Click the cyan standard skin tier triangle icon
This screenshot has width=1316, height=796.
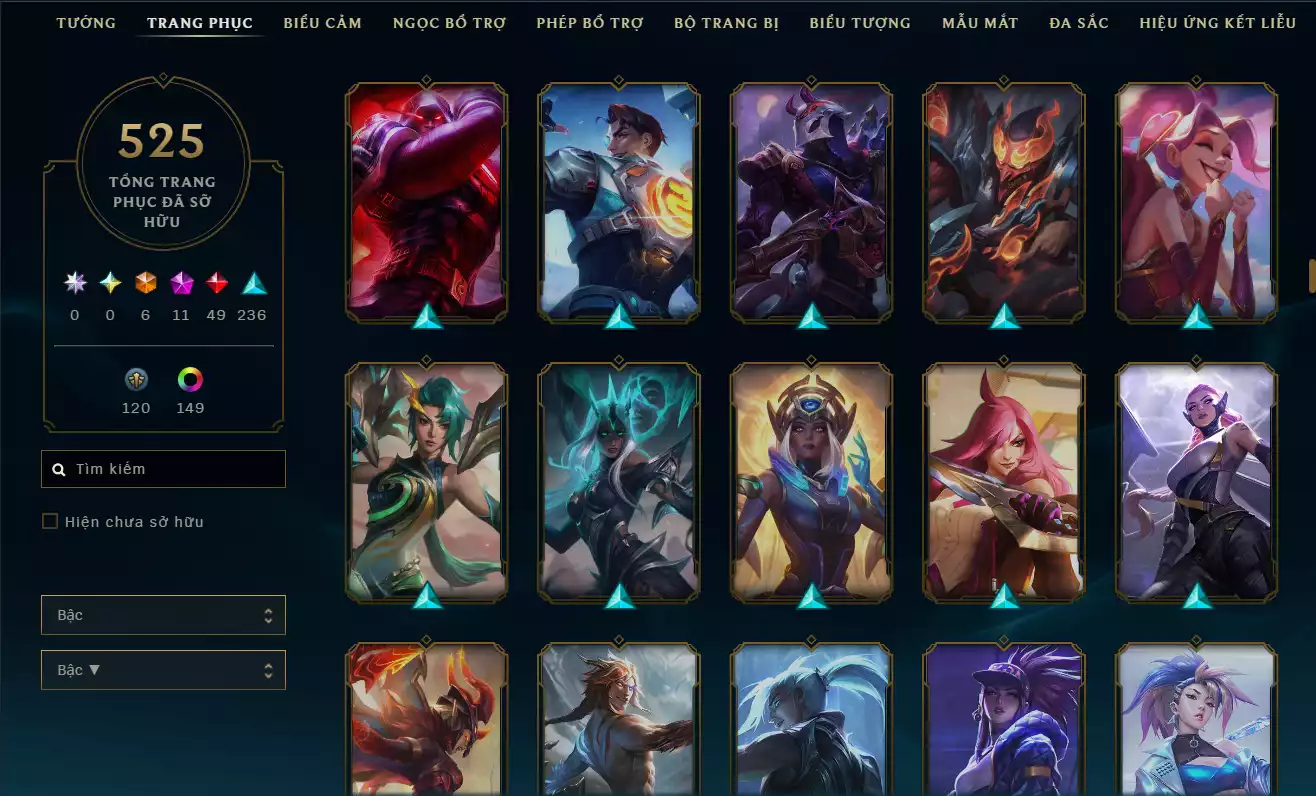[252, 283]
